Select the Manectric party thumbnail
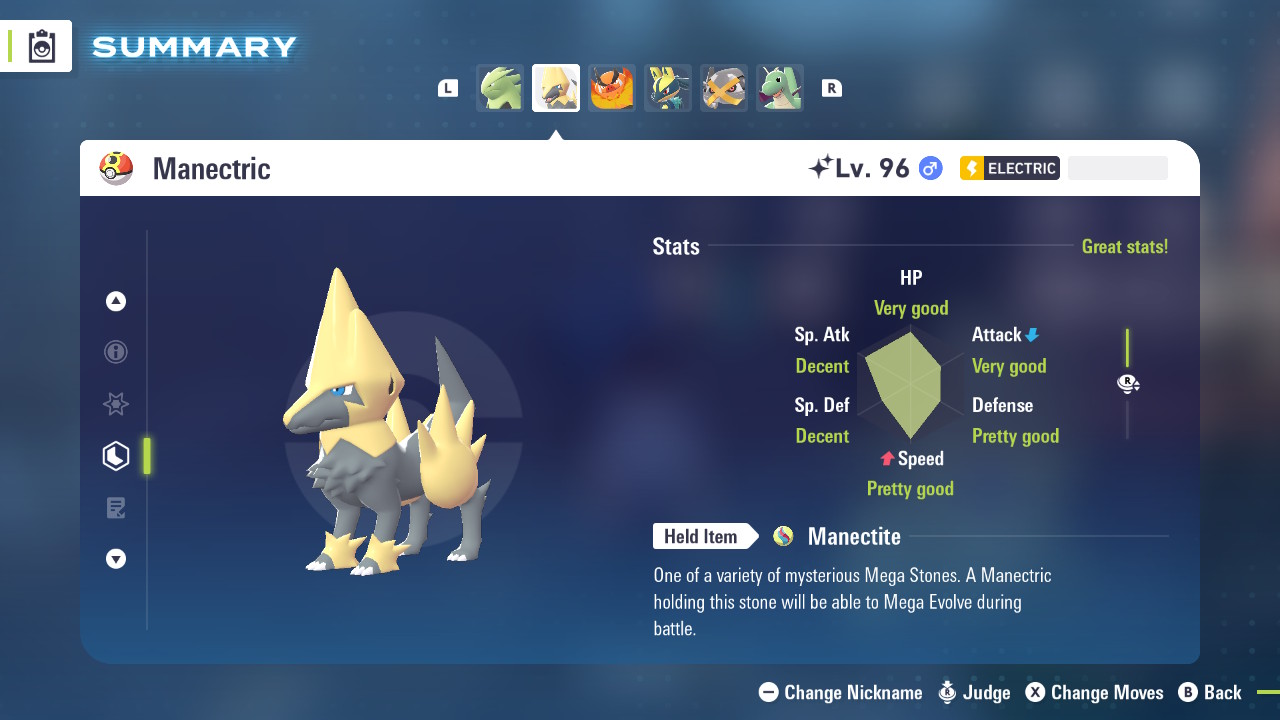1280x720 pixels. [556, 88]
